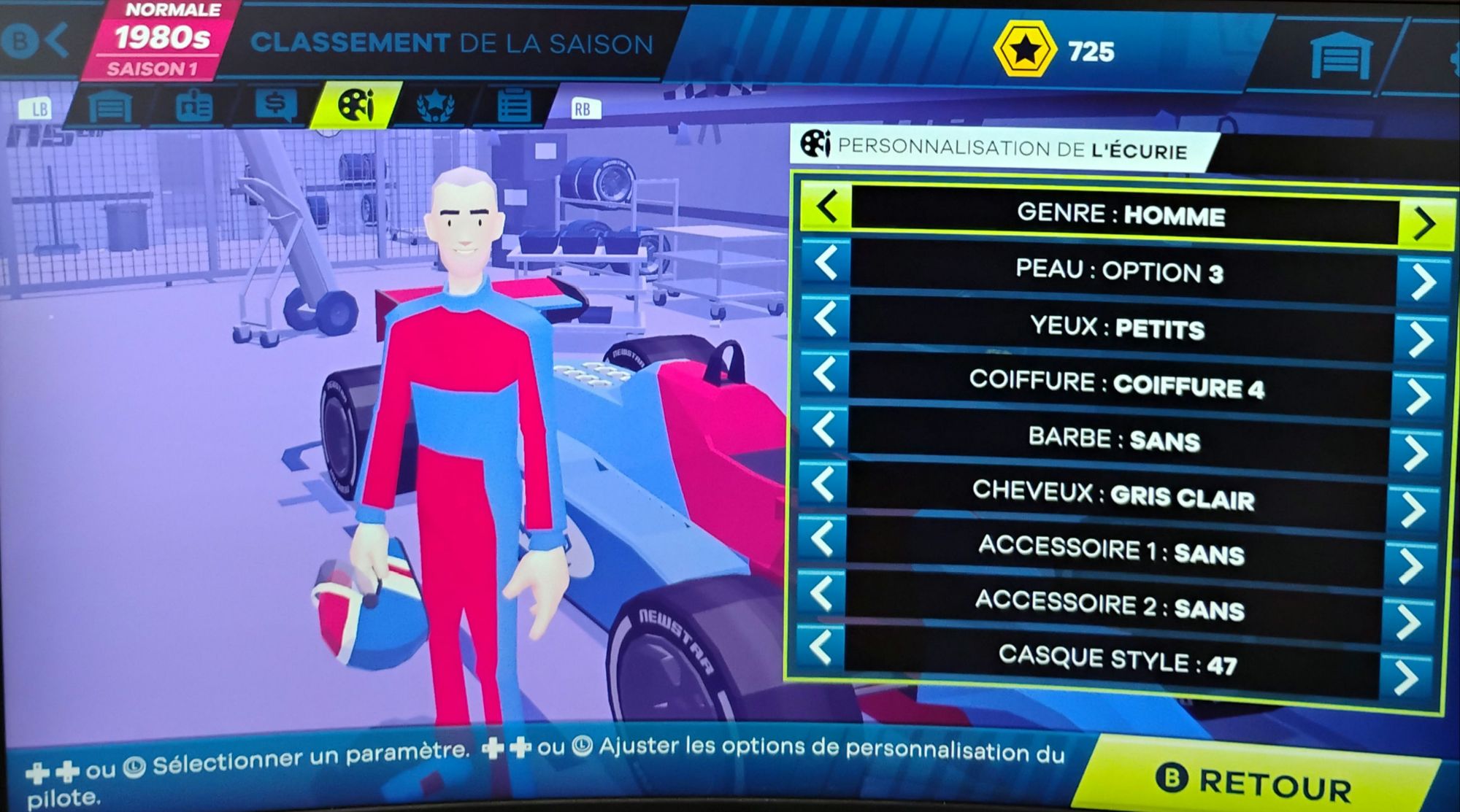
Task: Select next Accessoire 1 option
Action: click(x=1412, y=565)
